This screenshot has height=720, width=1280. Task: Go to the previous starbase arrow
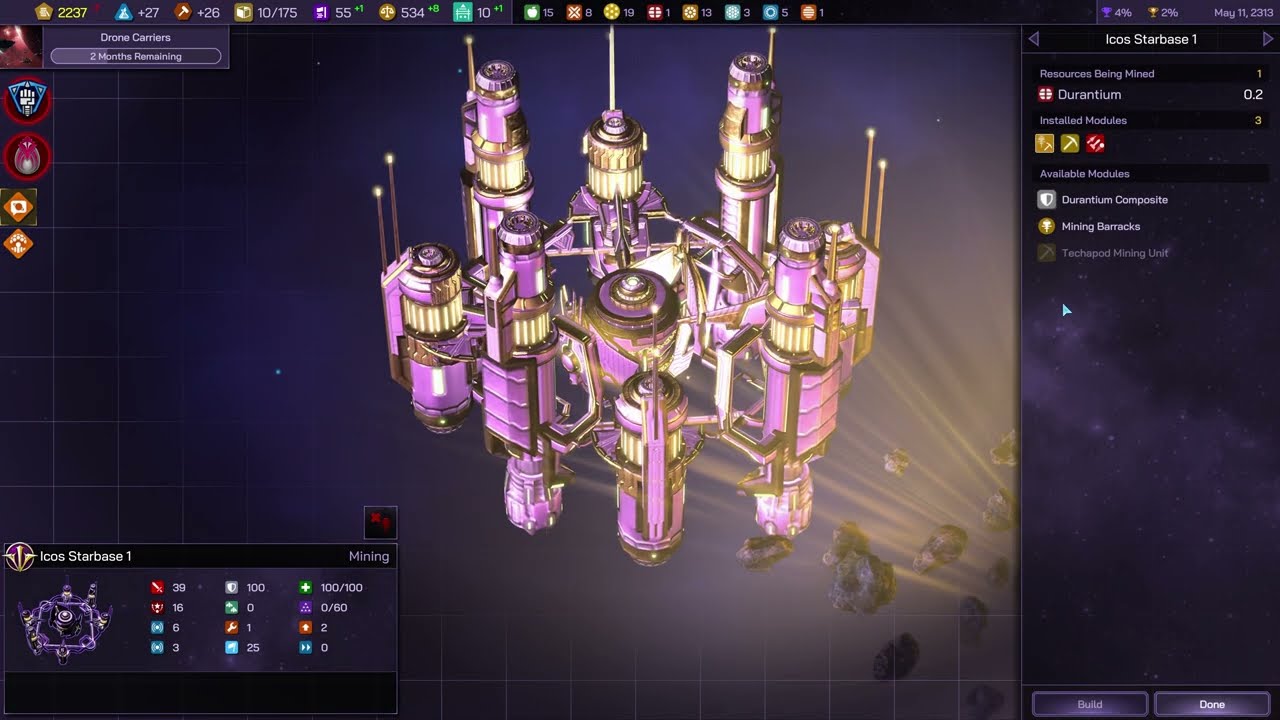pyautogui.click(x=1034, y=39)
